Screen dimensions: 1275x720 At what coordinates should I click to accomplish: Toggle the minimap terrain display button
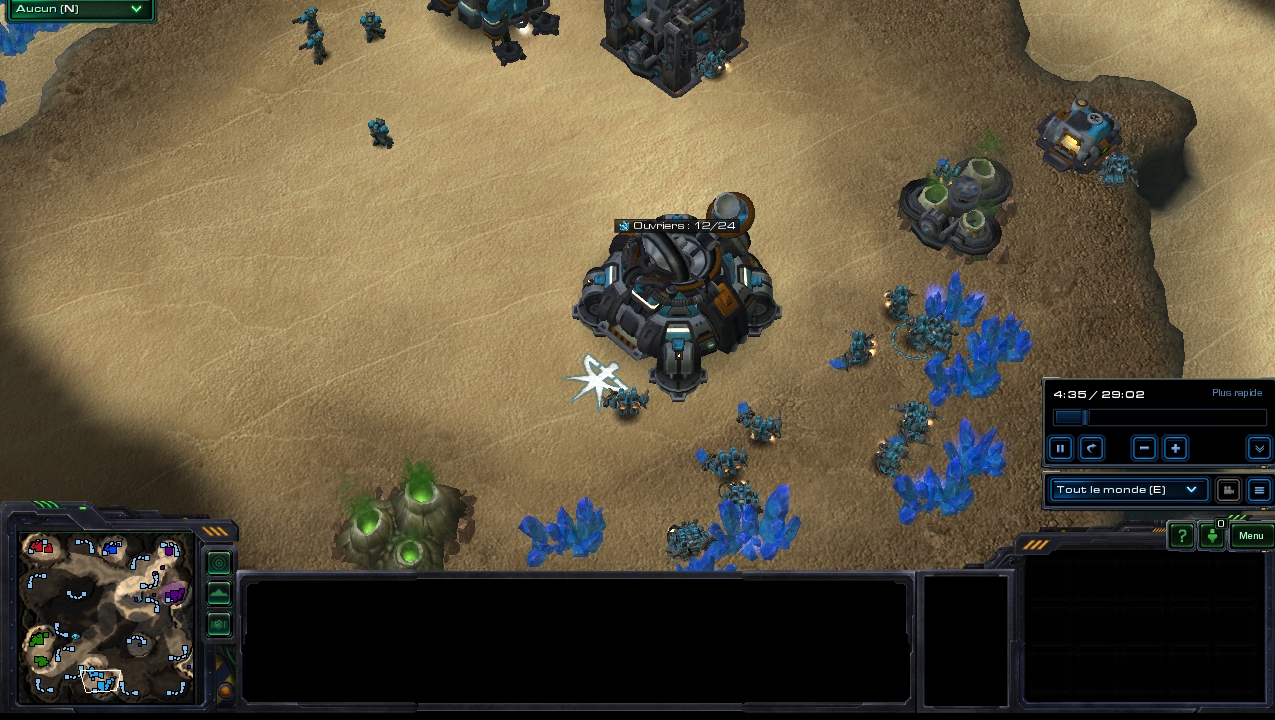(219, 594)
